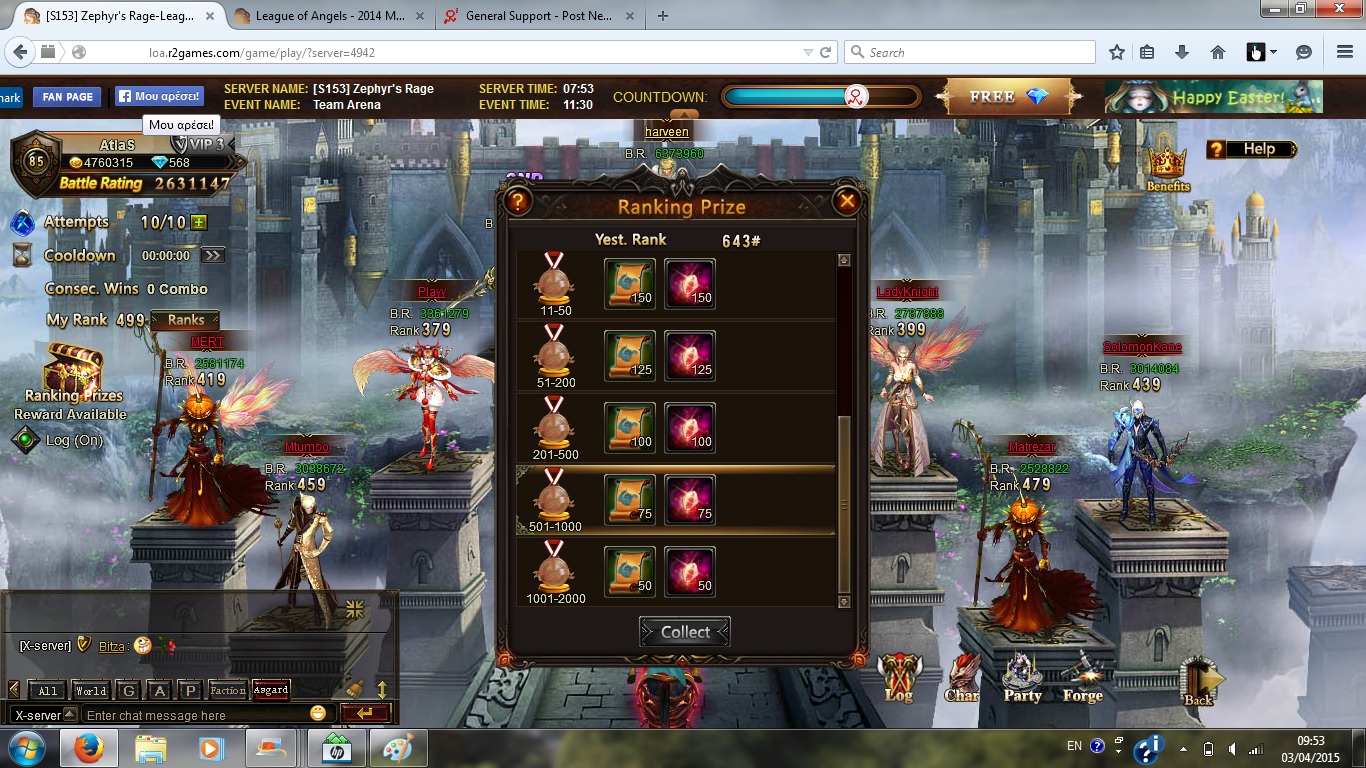Image resolution: width=1366 pixels, height=768 pixels.
Task: Switch chat to the World tab
Action: point(90,690)
